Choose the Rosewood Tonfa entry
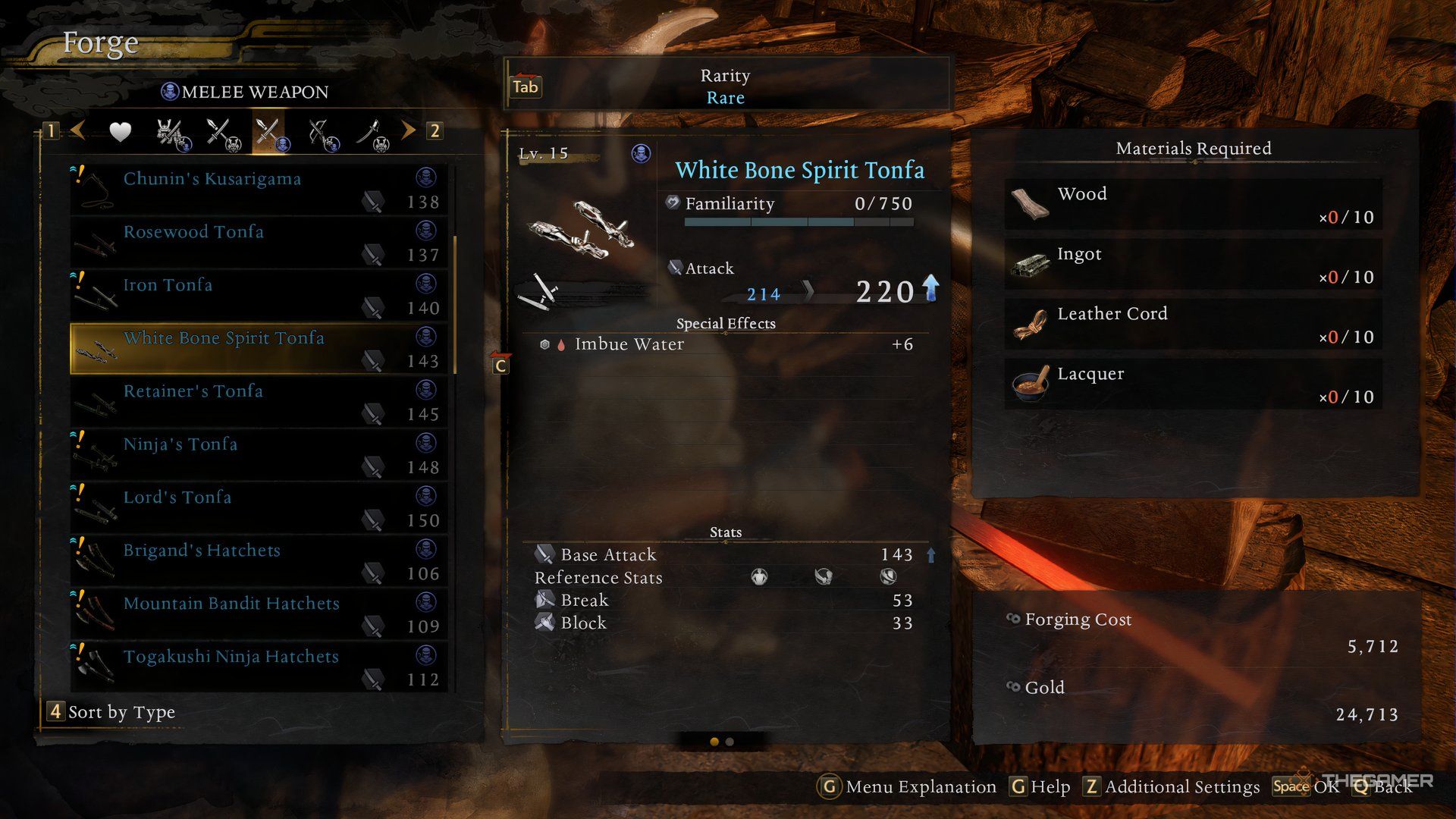Viewport: 1456px width, 819px height. [x=258, y=242]
